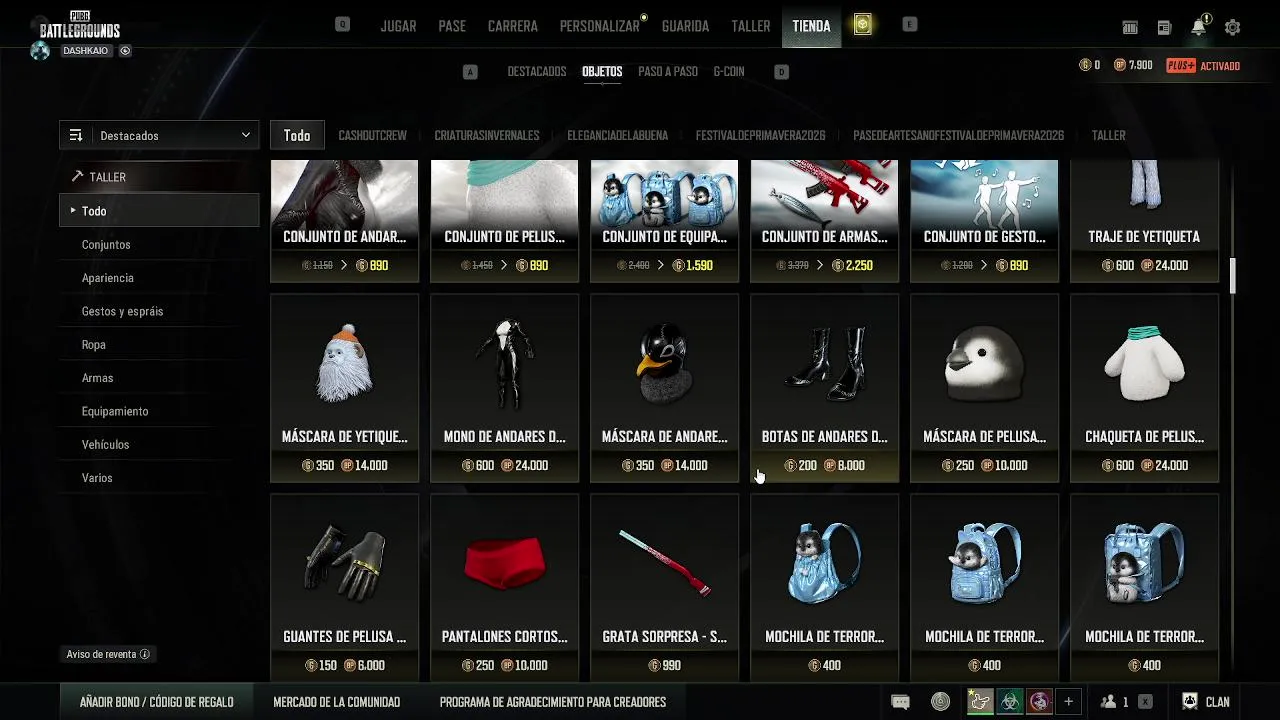Choose the Conjuntos sidebar category

click(106, 245)
